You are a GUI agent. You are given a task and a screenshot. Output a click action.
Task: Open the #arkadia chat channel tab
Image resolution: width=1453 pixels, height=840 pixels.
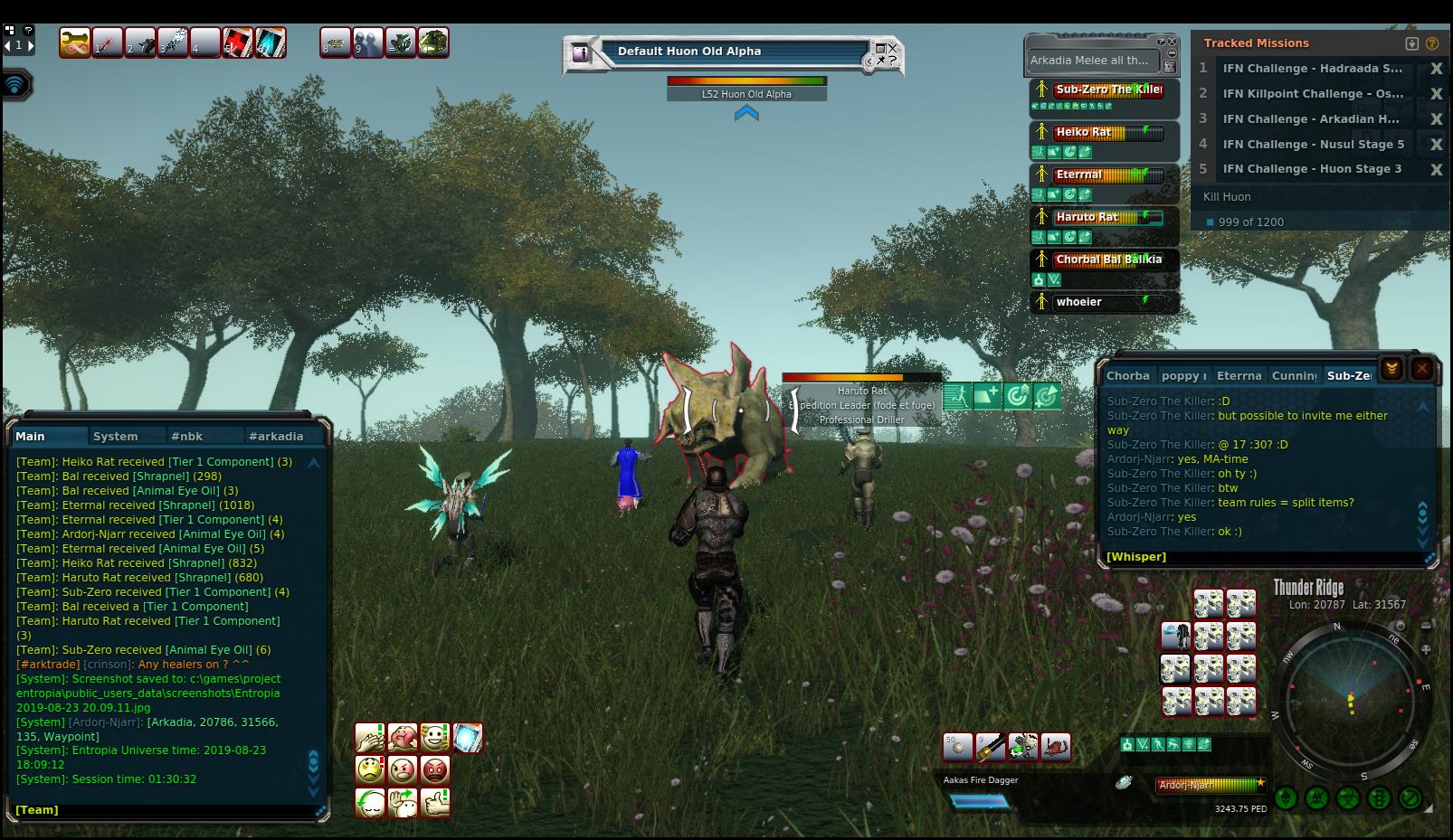click(x=276, y=436)
